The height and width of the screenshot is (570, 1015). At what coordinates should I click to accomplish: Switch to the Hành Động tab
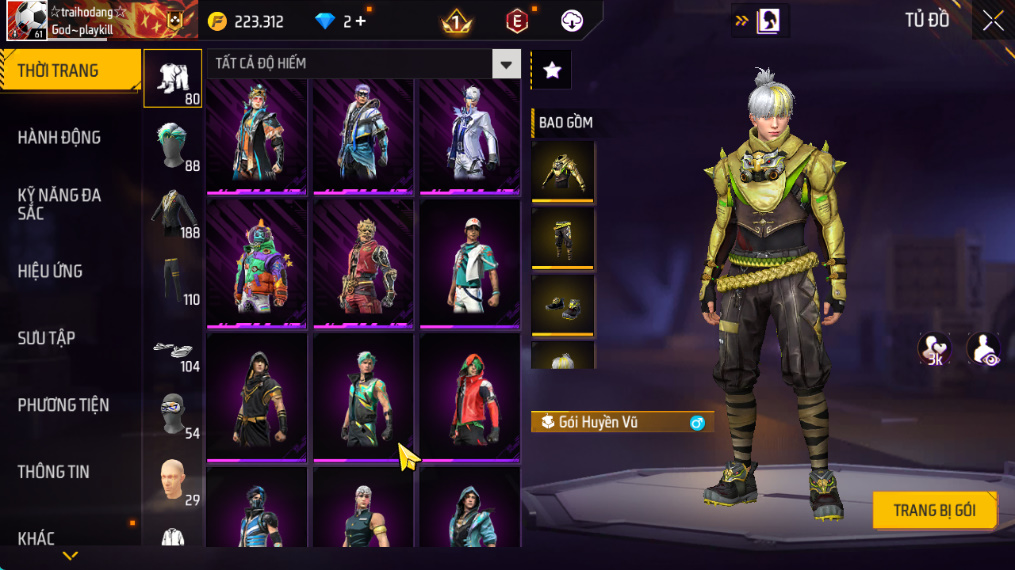[x=60, y=138]
